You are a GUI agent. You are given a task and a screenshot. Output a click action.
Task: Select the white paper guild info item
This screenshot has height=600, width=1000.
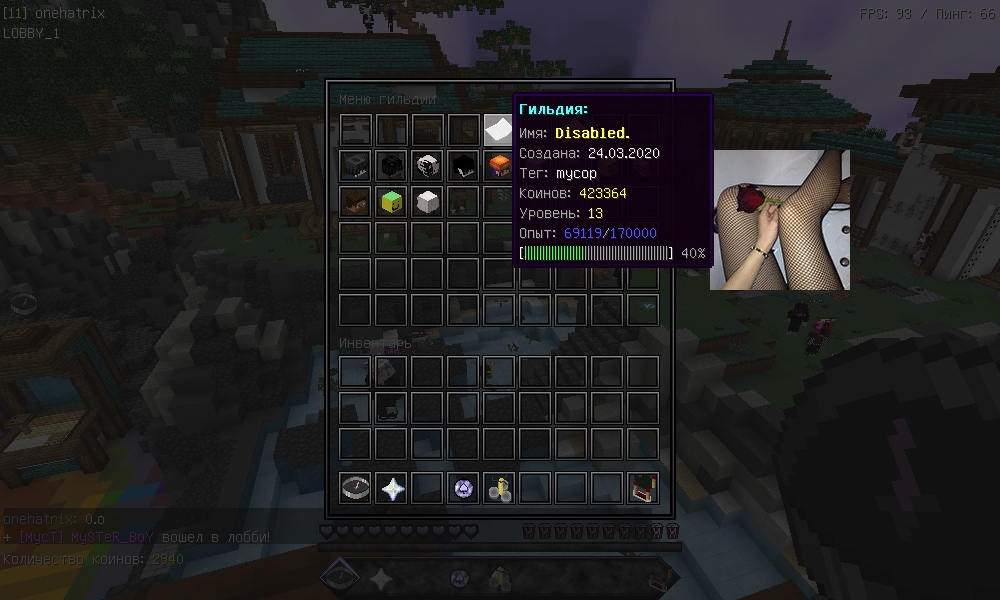[498, 130]
